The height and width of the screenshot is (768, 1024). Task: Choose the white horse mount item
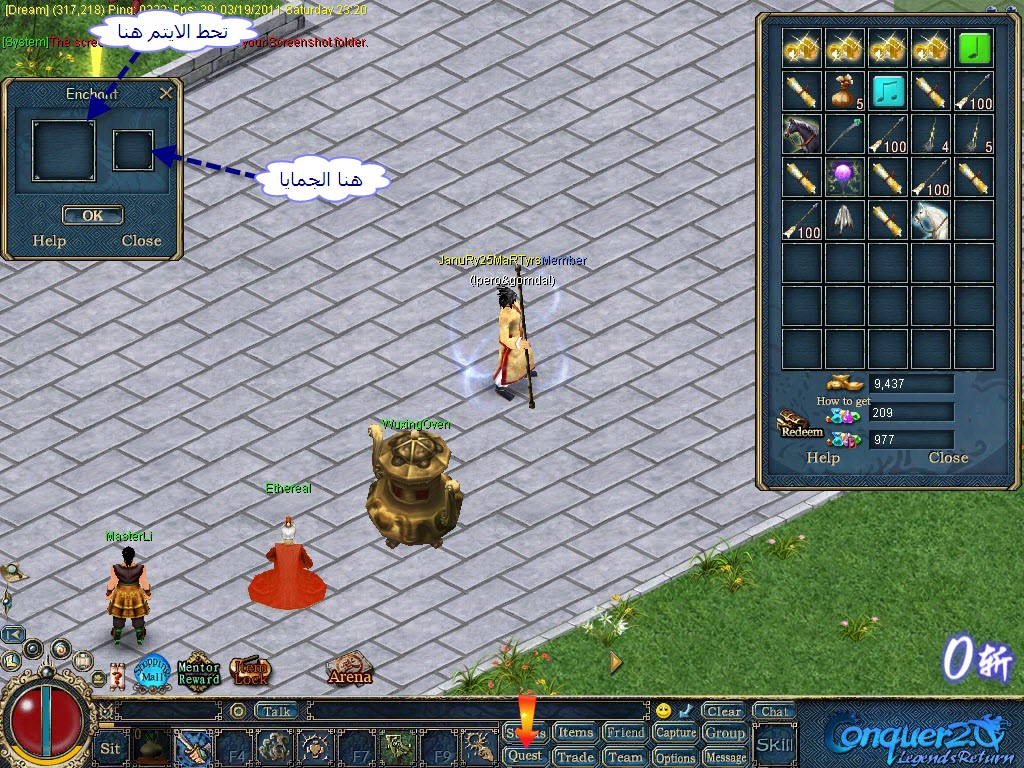pyautogui.click(x=930, y=219)
